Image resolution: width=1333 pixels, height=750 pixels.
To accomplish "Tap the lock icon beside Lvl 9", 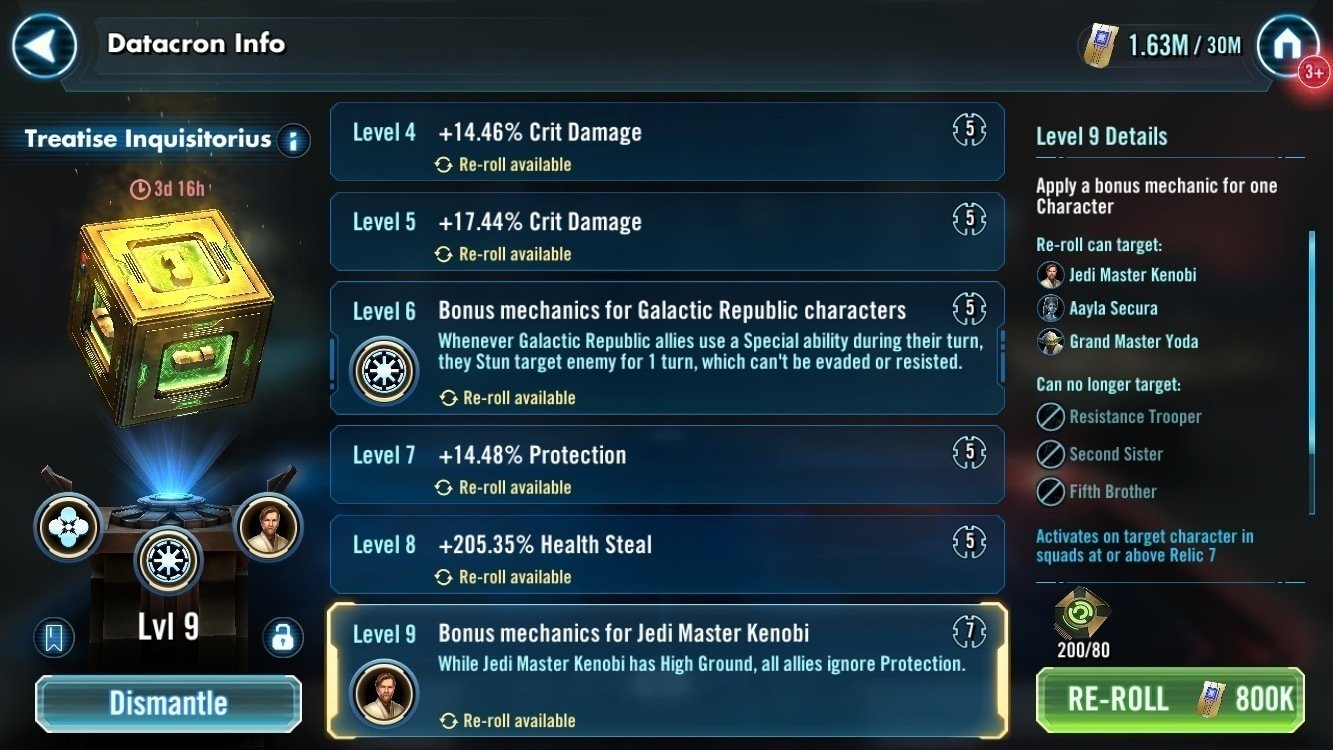I will (285, 637).
